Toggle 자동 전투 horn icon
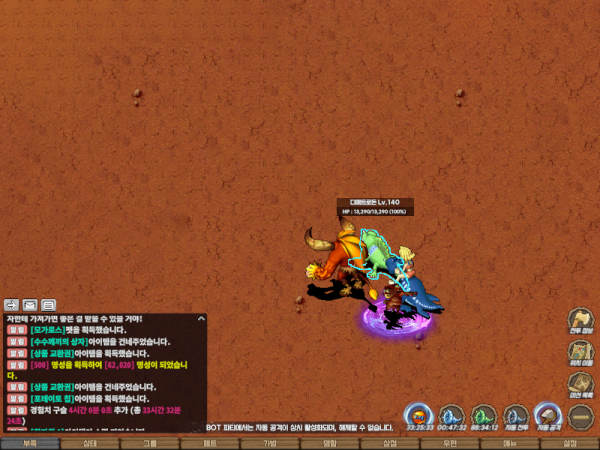Image resolution: width=600 pixels, height=450 pixels. point(516,414)
